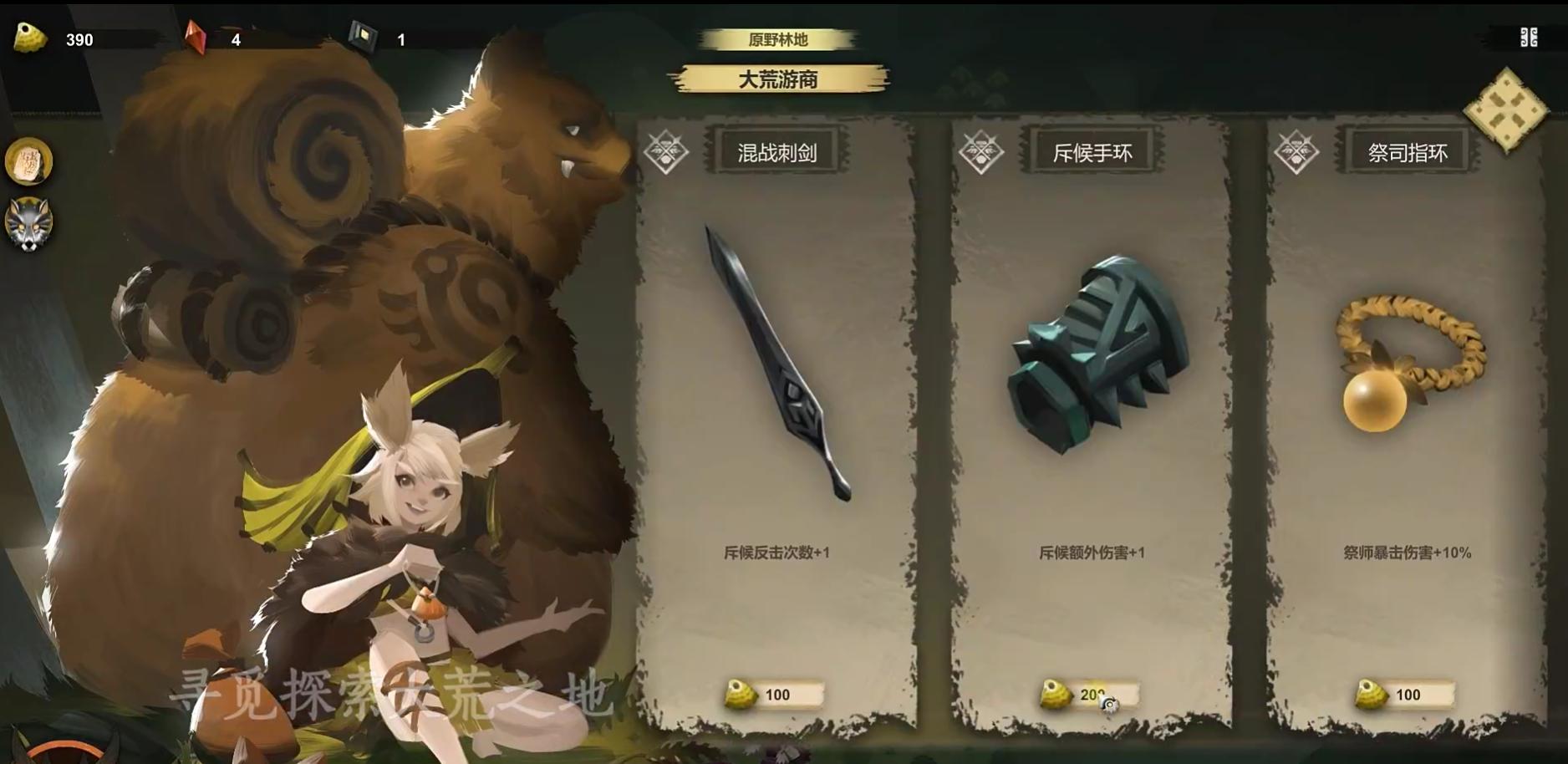Click the 原野林地 location banner

[x=779, y=38]
